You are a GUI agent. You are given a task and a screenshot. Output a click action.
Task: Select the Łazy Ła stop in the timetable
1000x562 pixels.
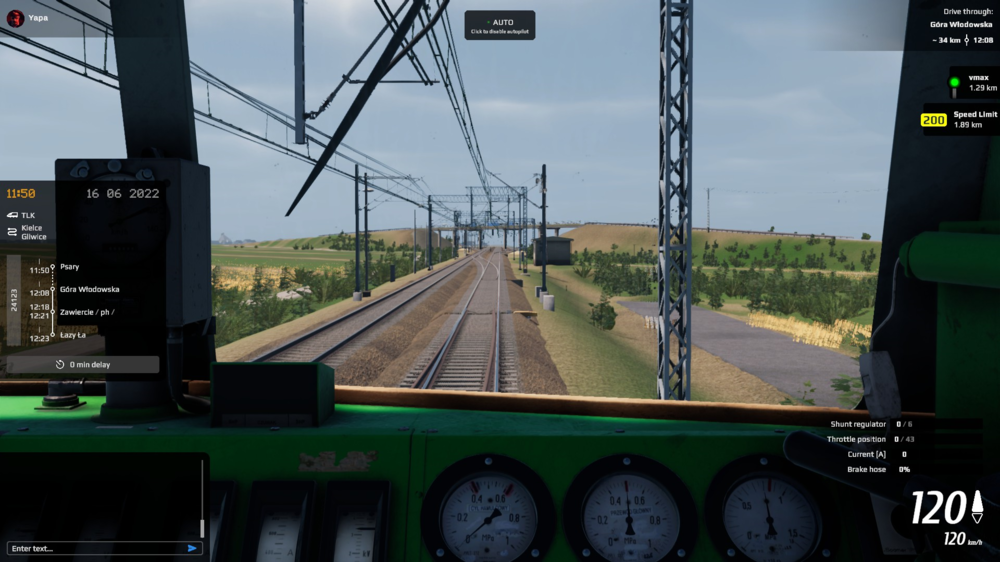pos(73,336)
